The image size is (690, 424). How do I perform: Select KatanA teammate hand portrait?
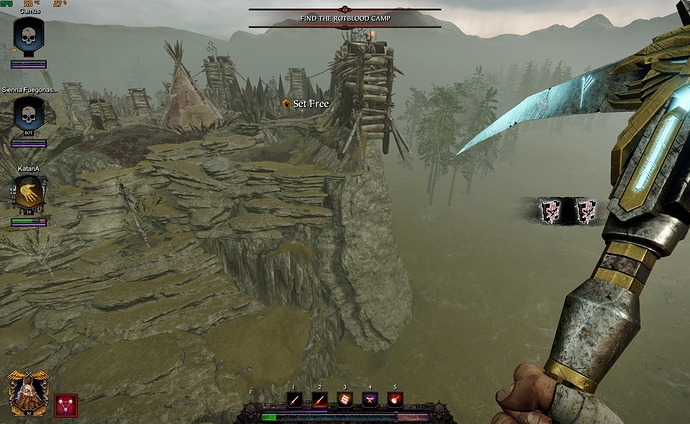coord(28,193)
